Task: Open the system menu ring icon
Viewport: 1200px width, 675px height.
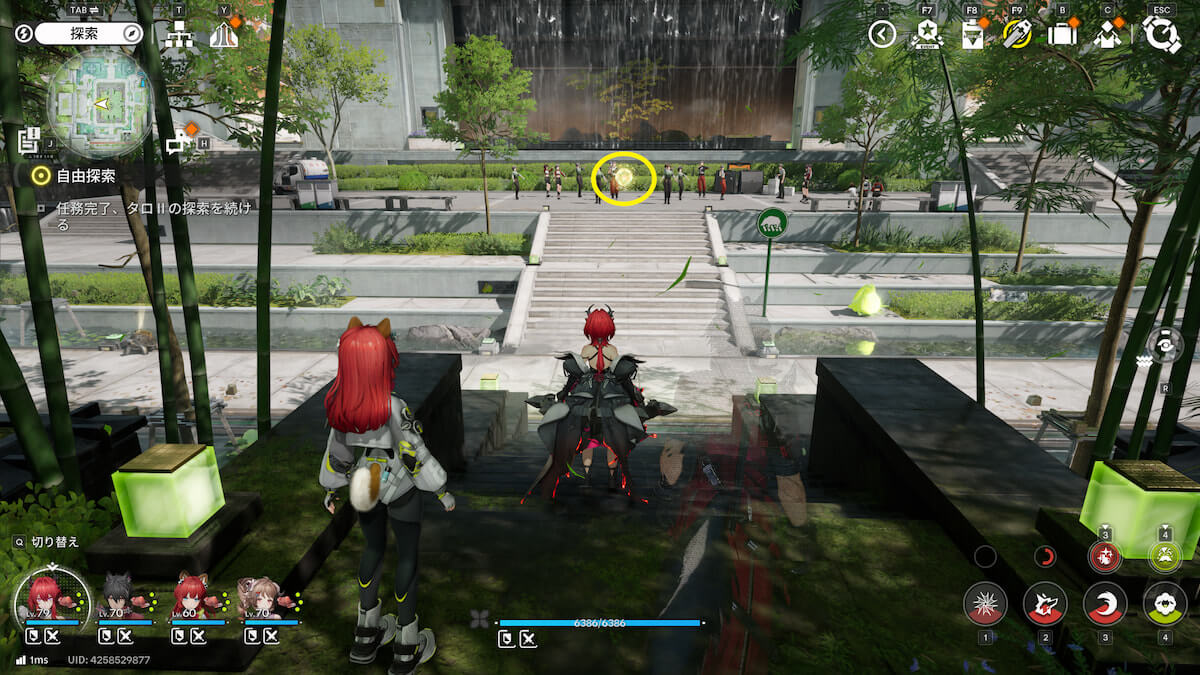Action: (x=1161, y=34)
